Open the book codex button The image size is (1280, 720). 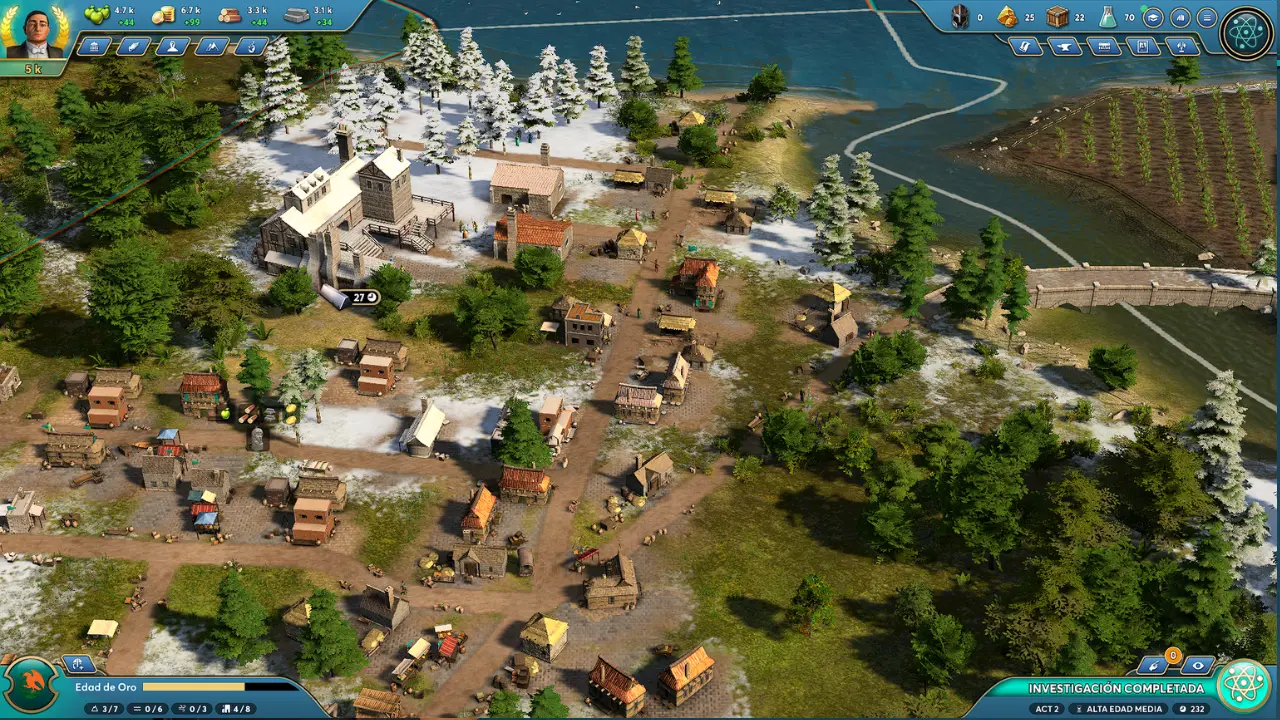click(1180, 17)
